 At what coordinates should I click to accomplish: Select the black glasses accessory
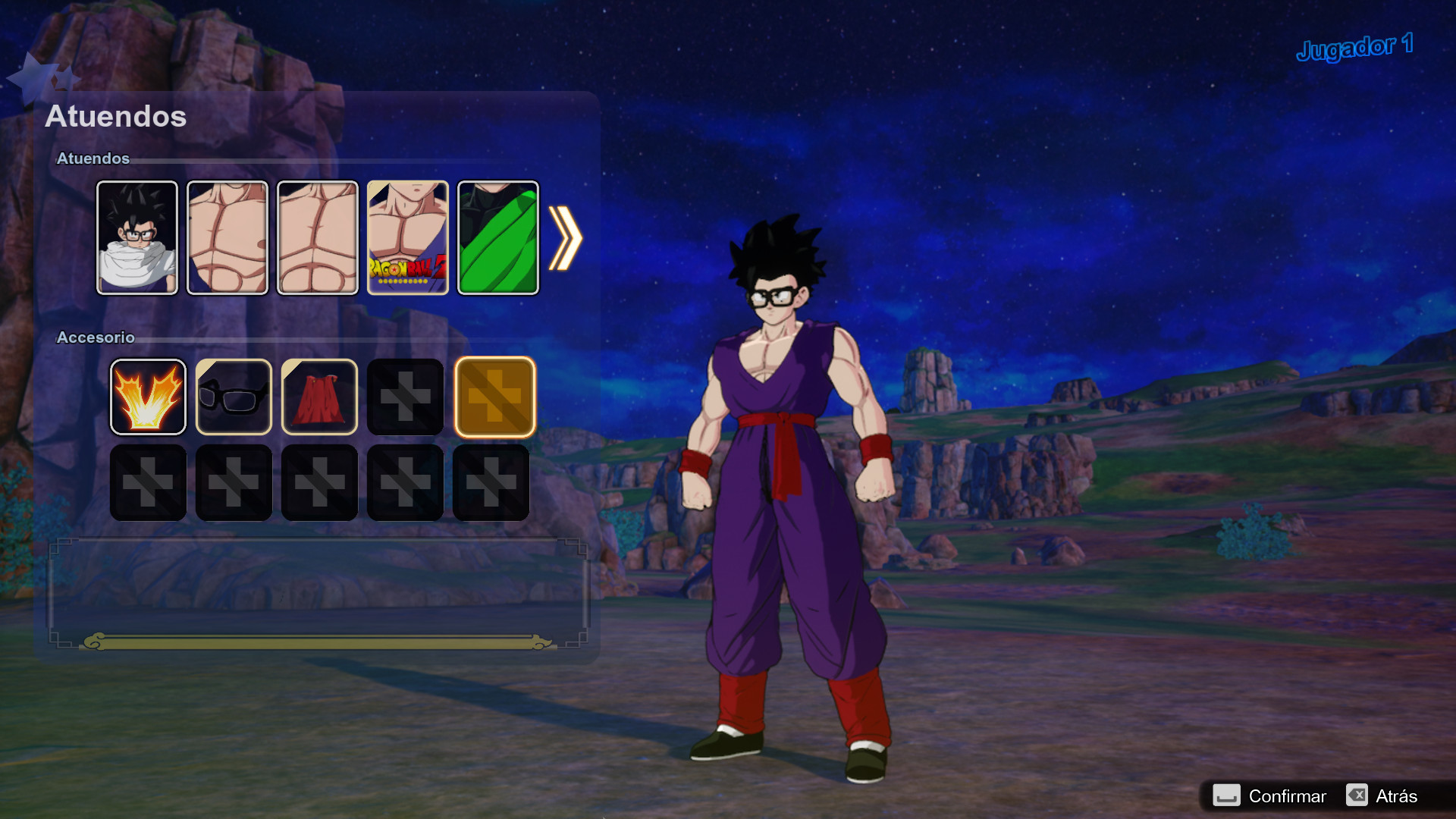234,396
